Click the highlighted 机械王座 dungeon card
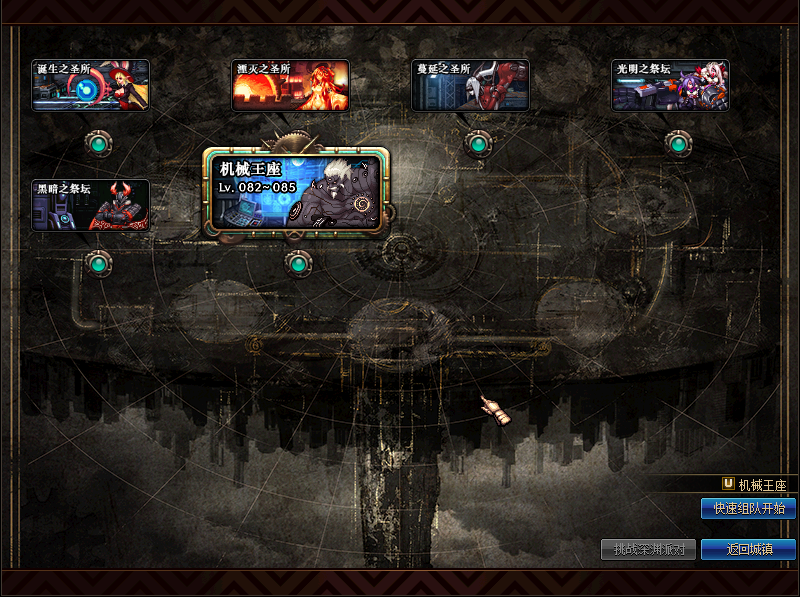Image resolution: width=800 pixels, height=597 pixels. coord(296,192)
